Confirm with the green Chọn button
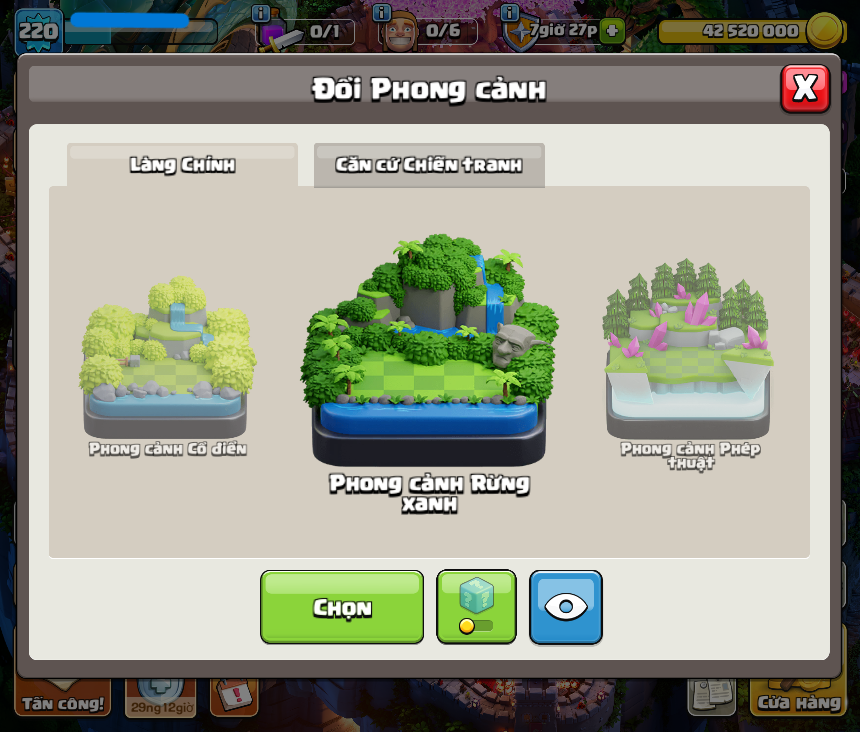The width and height of the screenshot is (860, 732). coord(342,607)
